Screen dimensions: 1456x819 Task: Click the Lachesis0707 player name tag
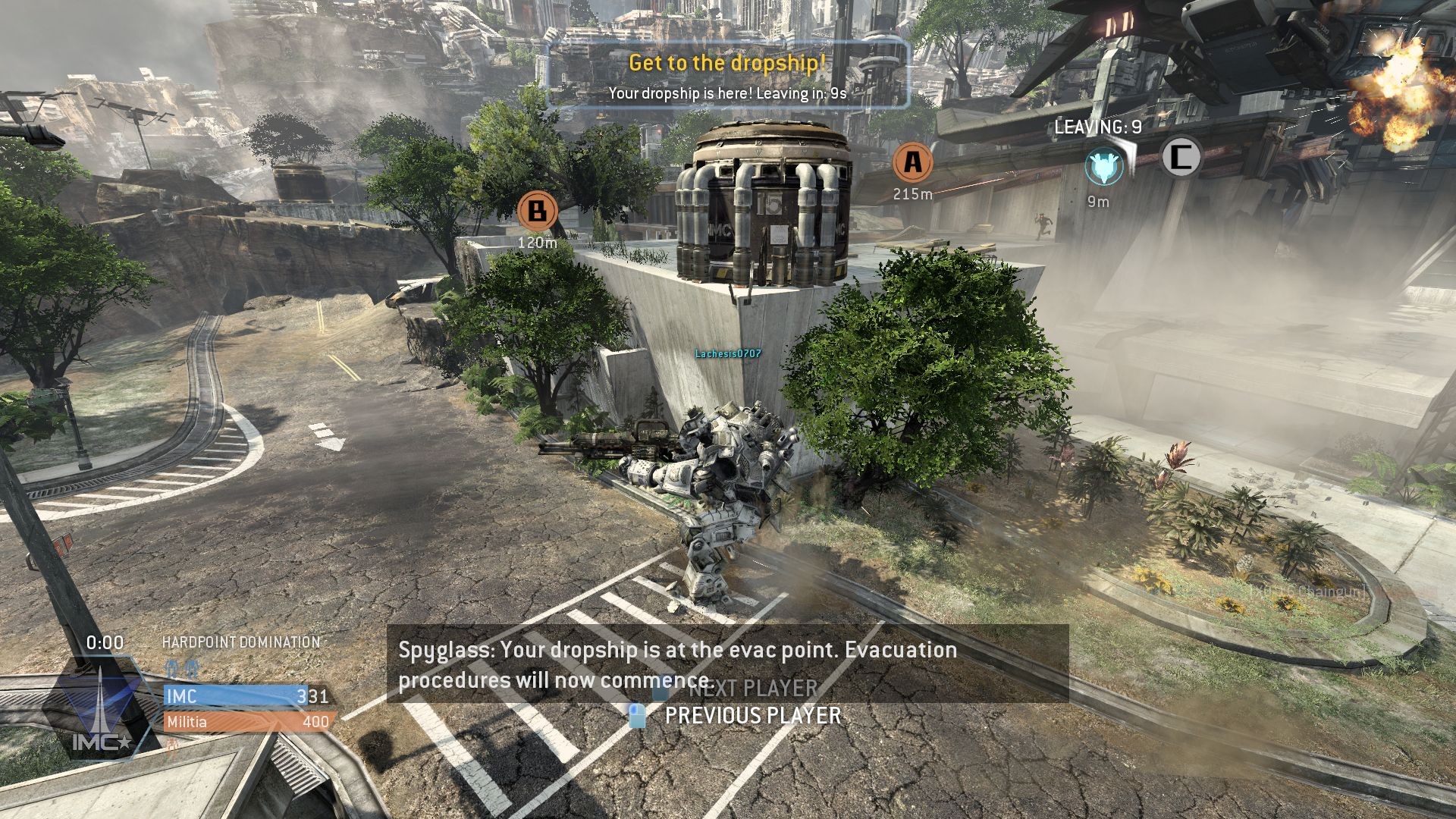point(728,354)
